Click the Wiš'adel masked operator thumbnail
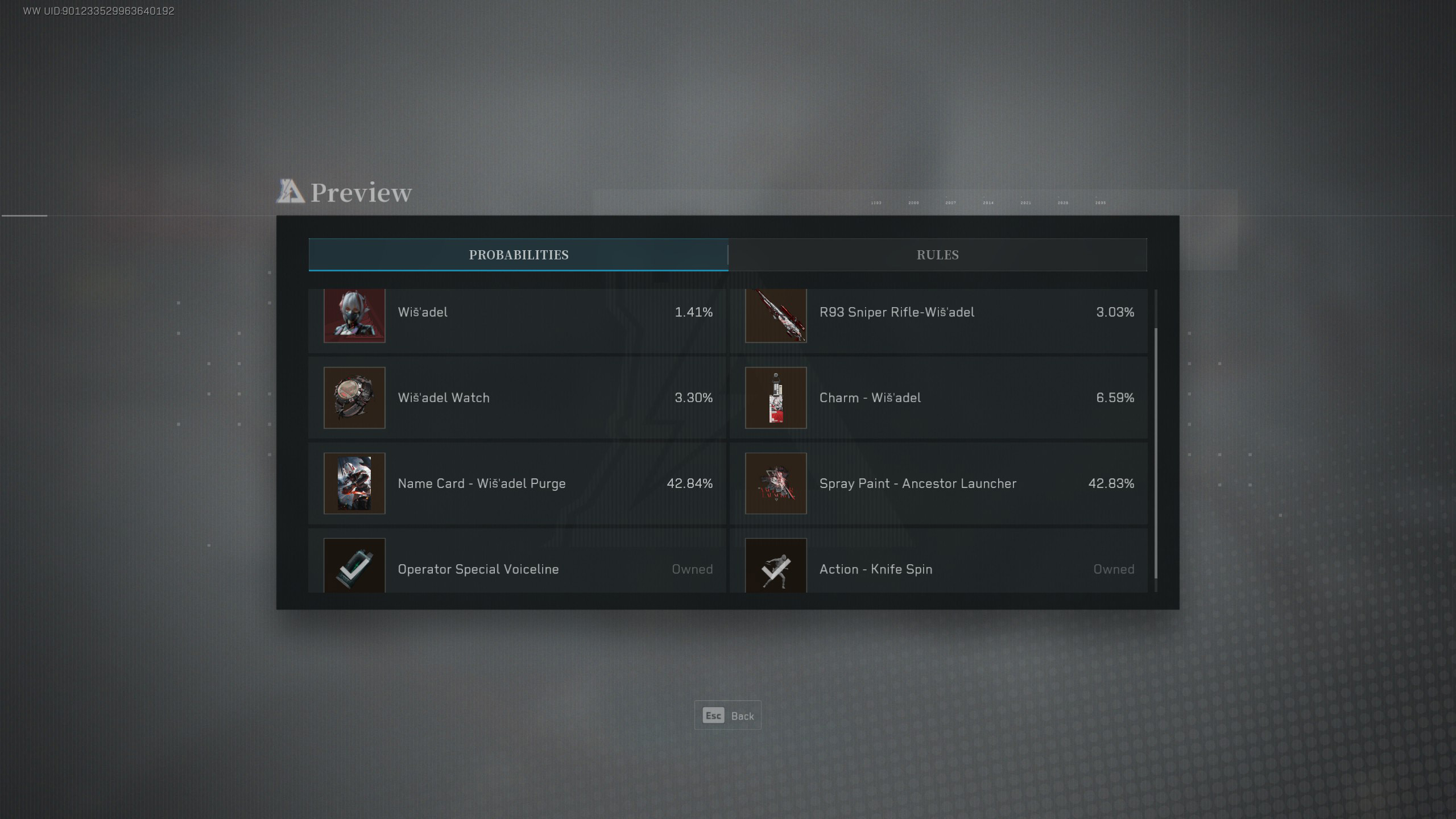1456x819 pixels. click(x=354, y=316)
